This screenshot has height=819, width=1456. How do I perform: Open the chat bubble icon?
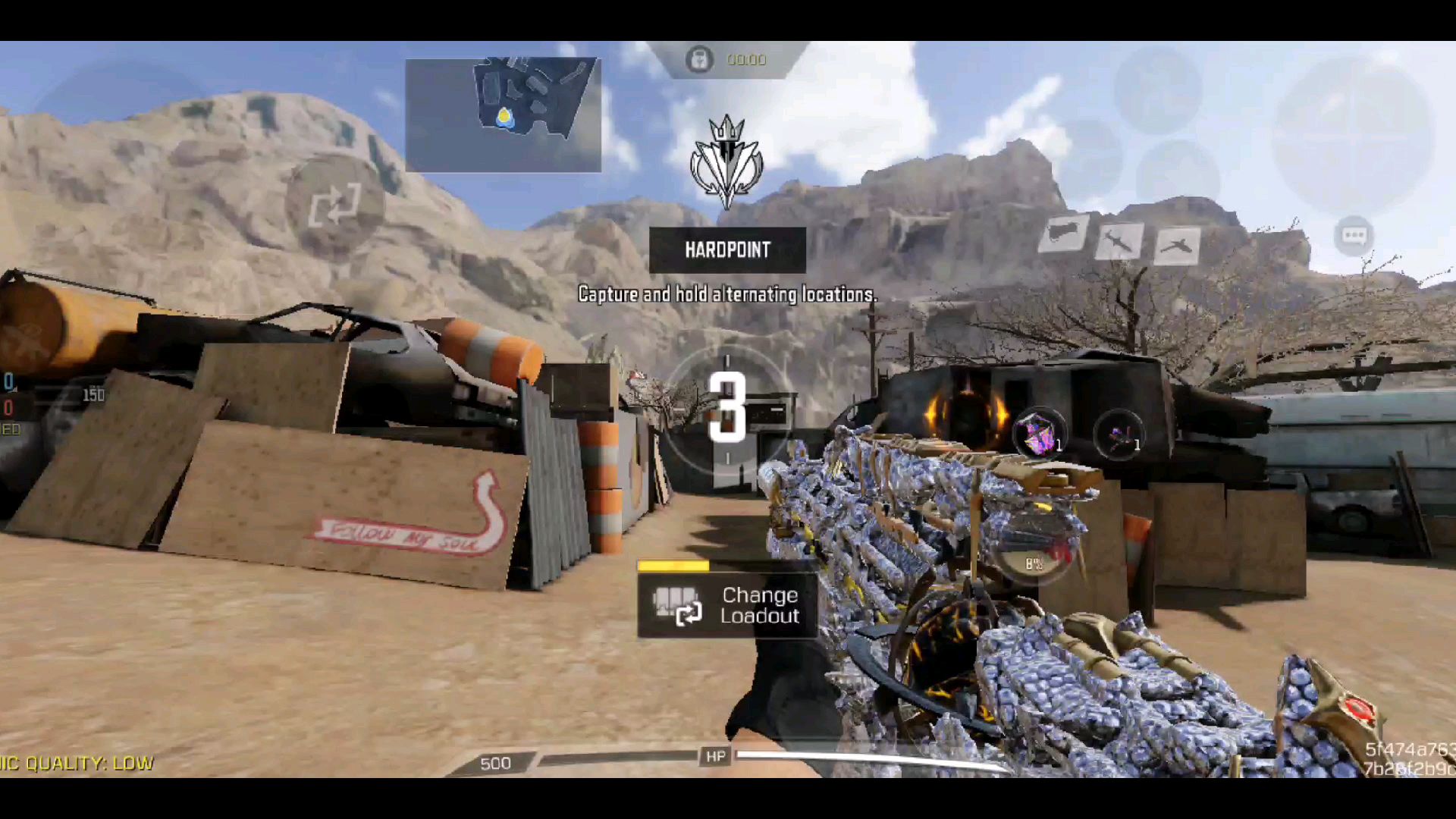1354,235
